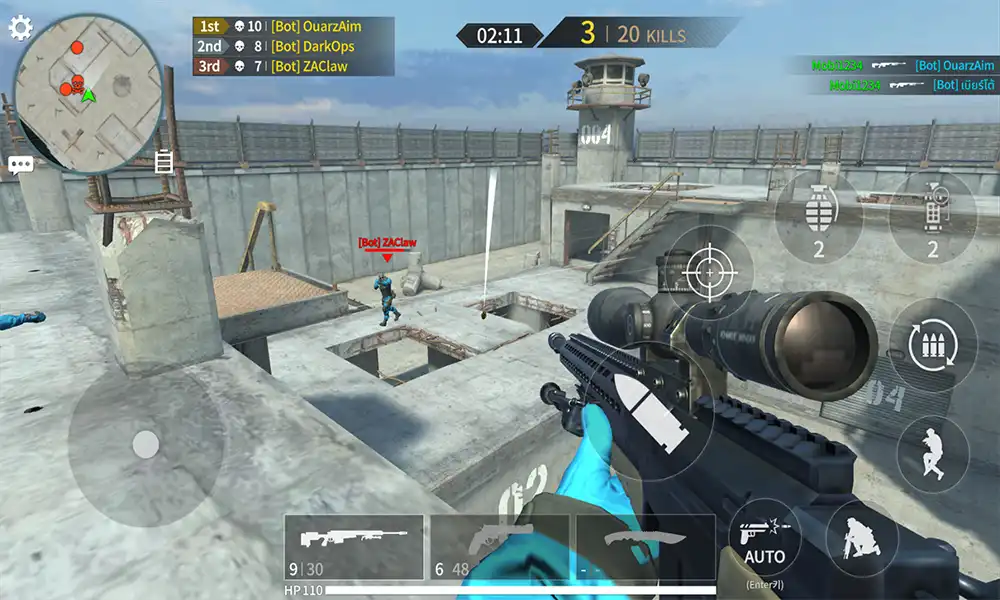Open the settings gear icon
Viewport: 1000px width, 600px height.
(x=21, y=27)
